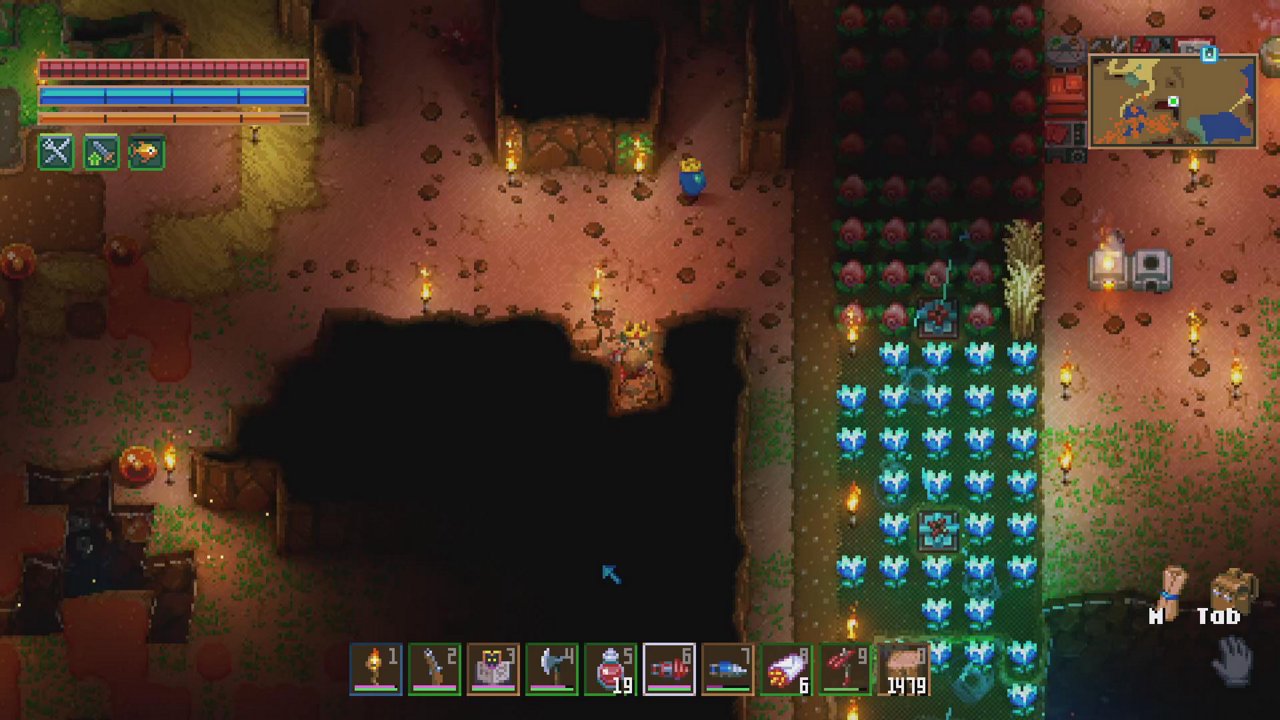Open the backpack inventory icon

pyautogui.click(x=1231, y=590)
